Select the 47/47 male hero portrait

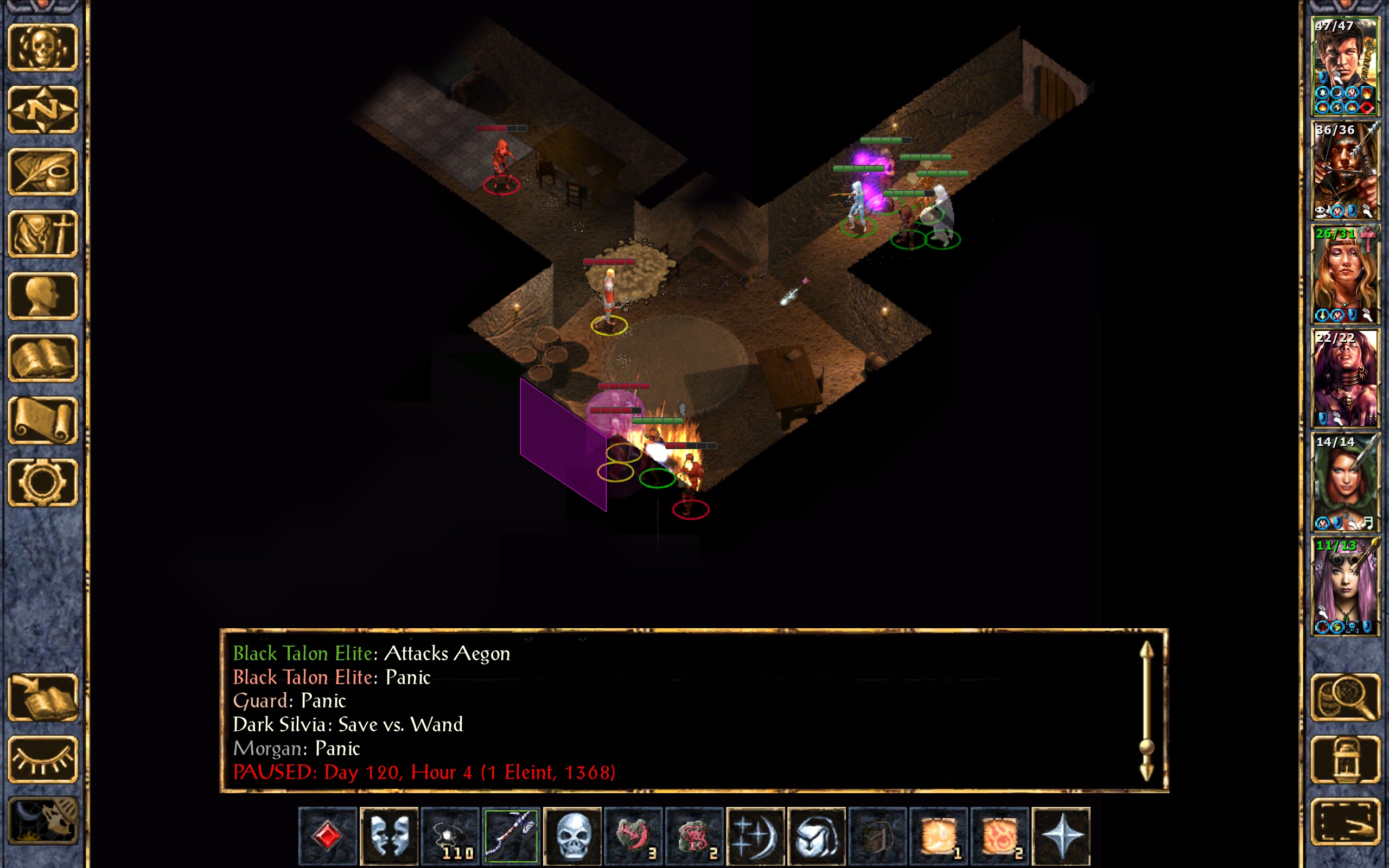click(1345, 67)
